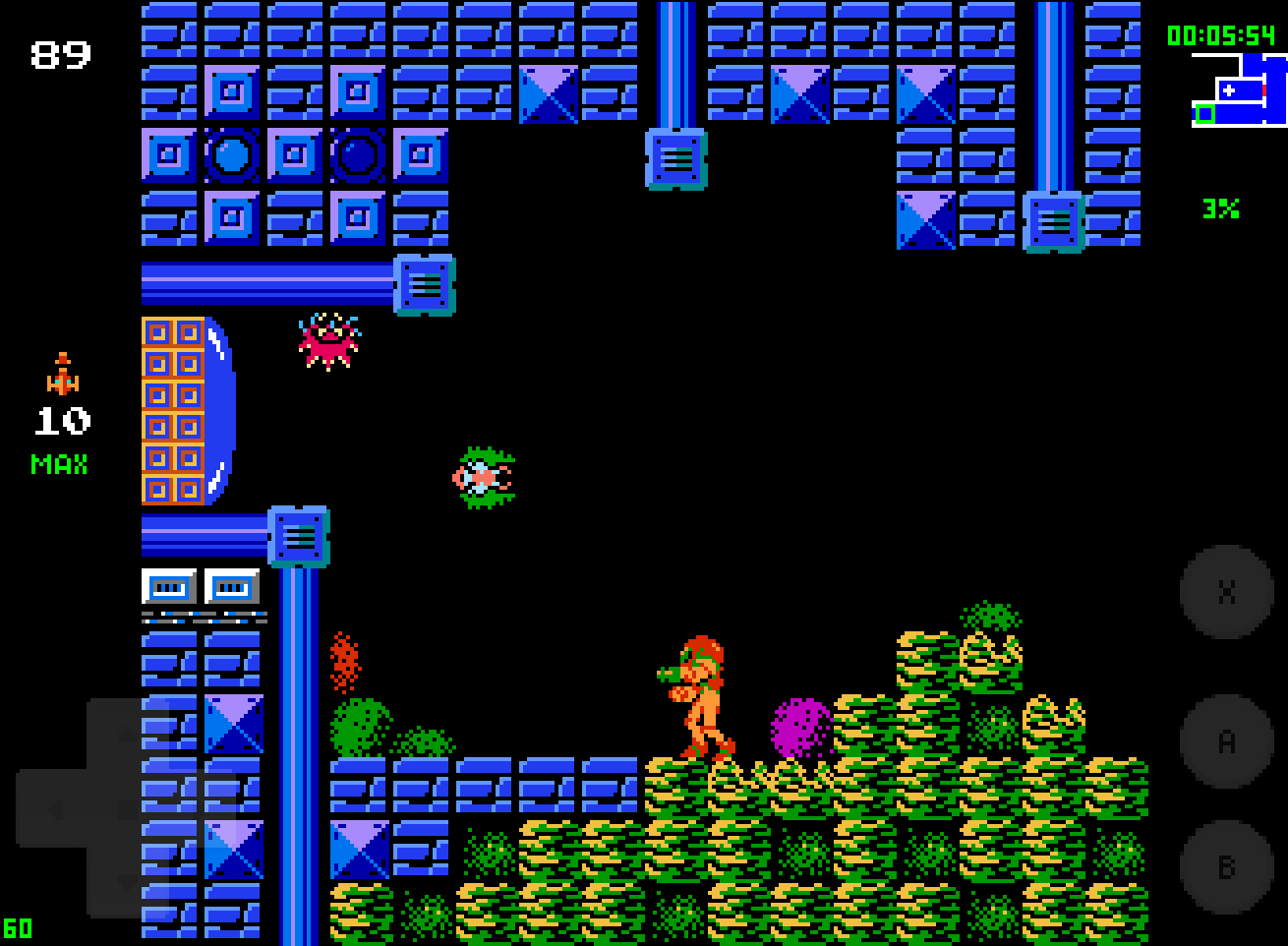Click the green Waver enemy mid-screen
Viewport: 1288px width, 946px height.
484,478
